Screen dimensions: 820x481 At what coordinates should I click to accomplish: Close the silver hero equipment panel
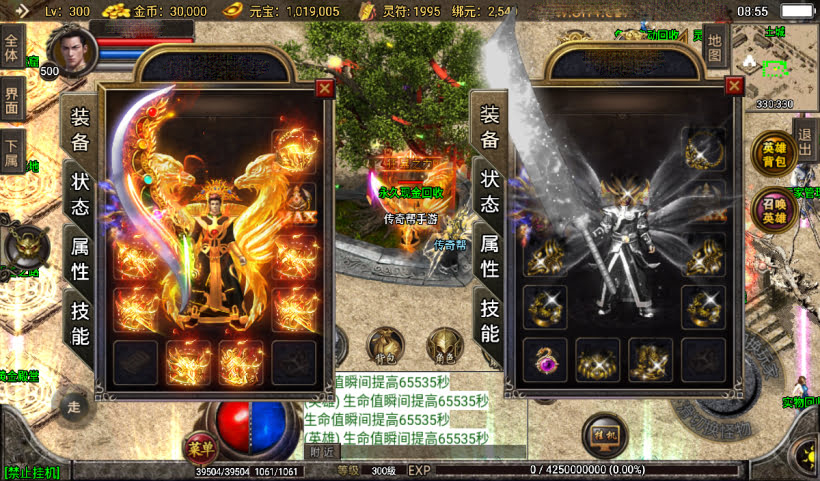coord(735,87)
